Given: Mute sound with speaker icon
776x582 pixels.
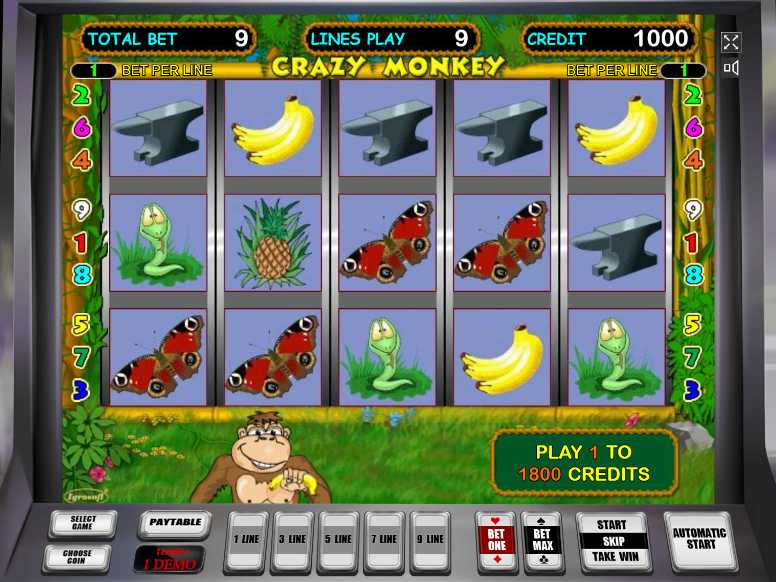Looking at the screenshot, I should 731,68.
